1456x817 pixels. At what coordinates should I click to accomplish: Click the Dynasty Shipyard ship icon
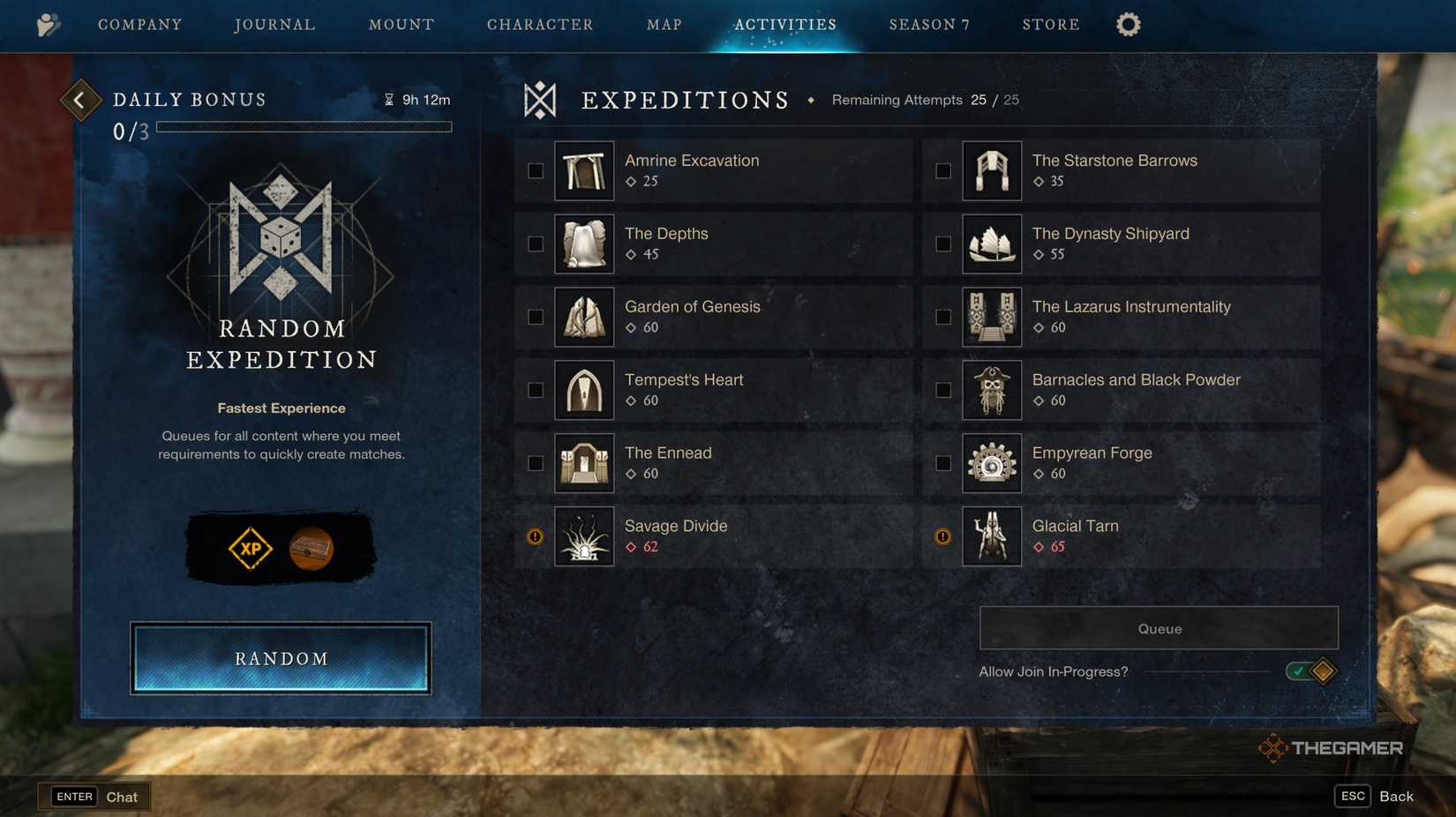(x=992, y=244)
